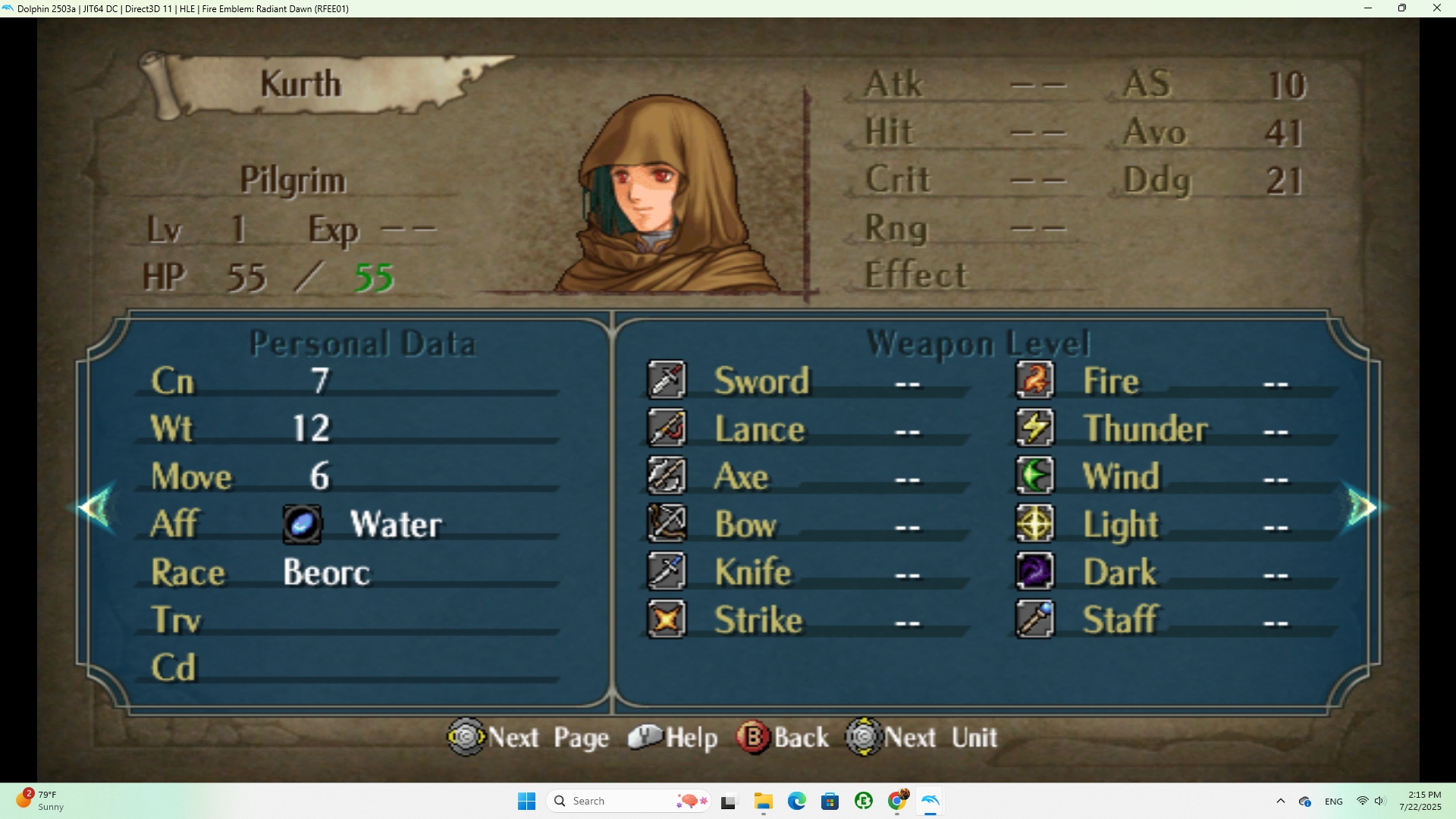Viewport: 1456px width, 819px height.
Task: Select the Dark magic level icon
Action: [1034, 572]
